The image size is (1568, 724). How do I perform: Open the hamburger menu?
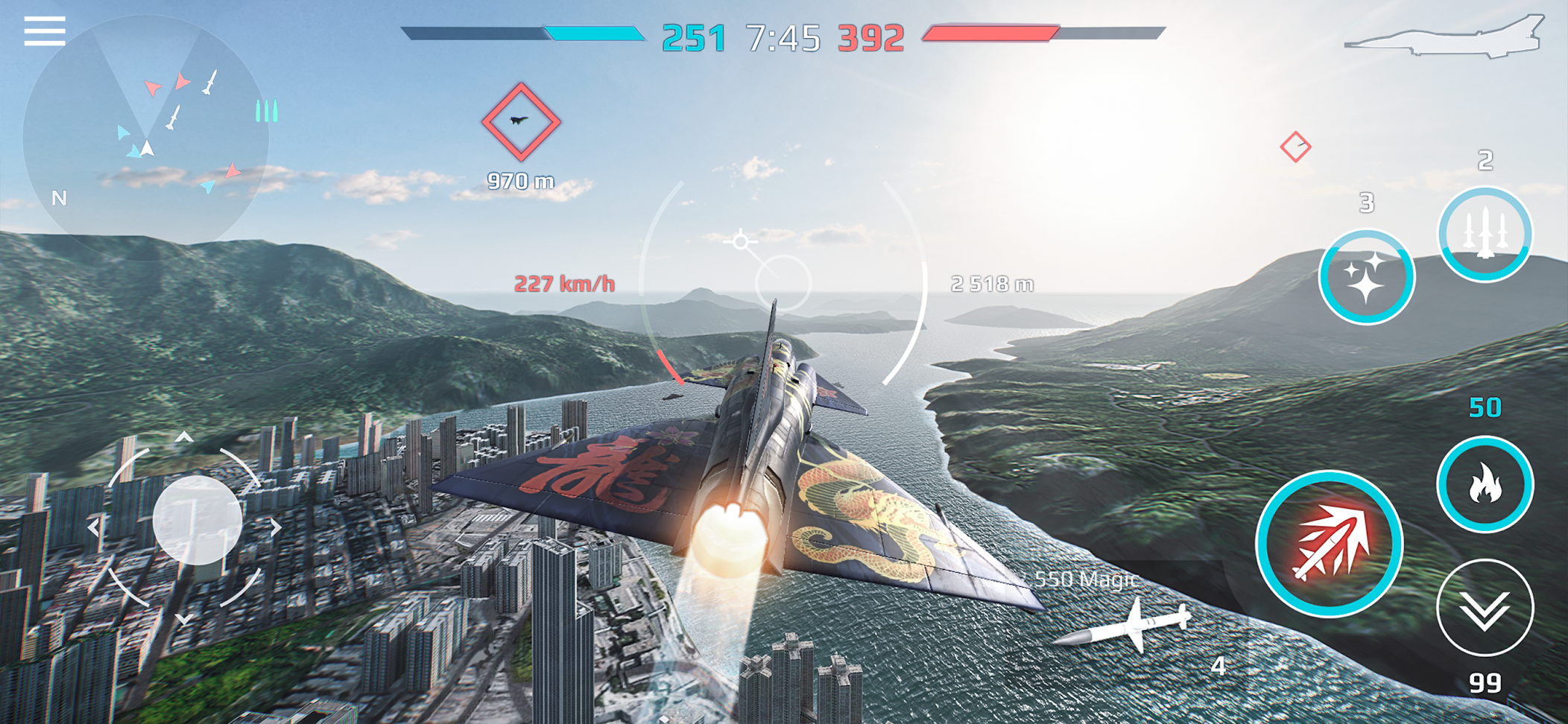(45, 32)
